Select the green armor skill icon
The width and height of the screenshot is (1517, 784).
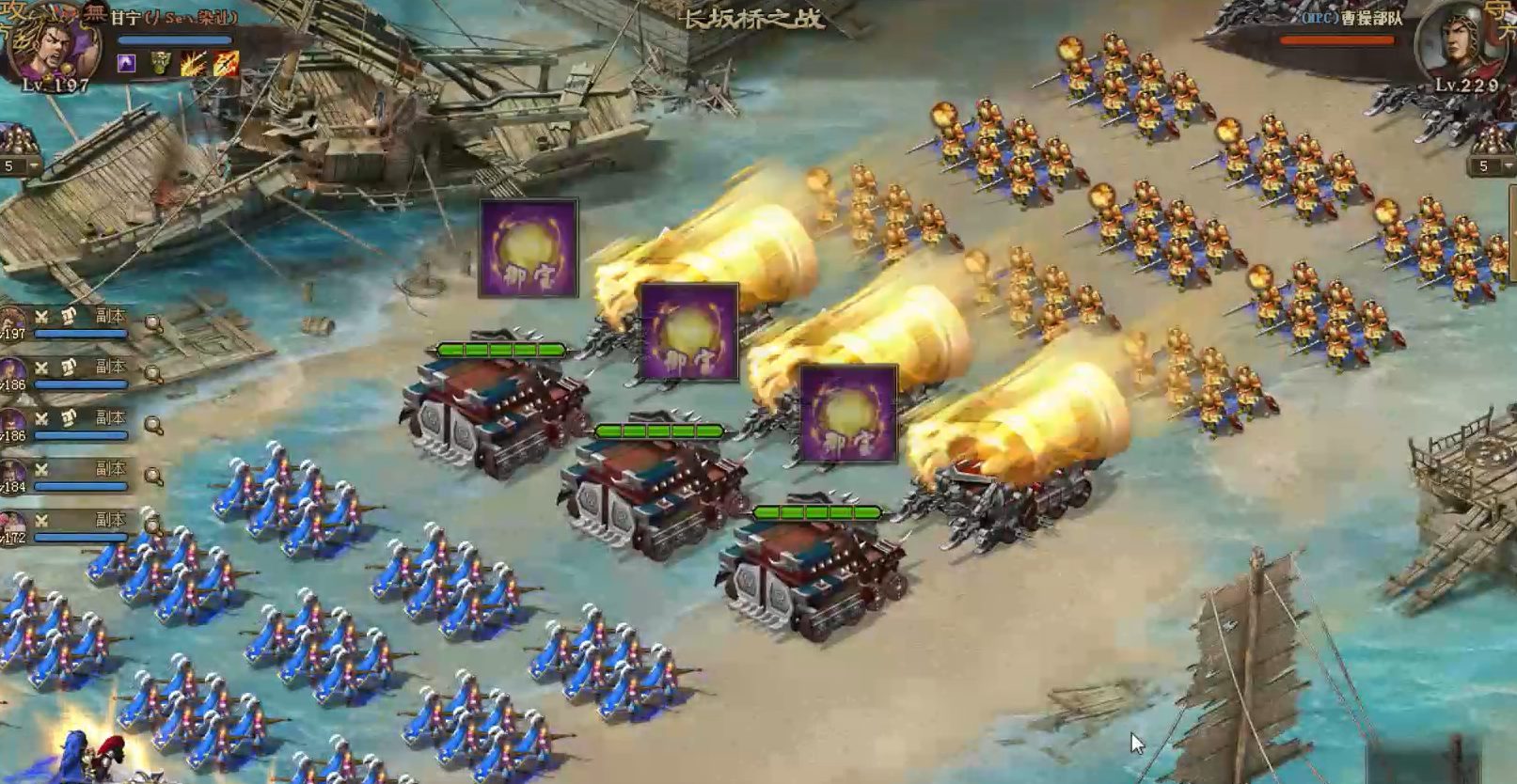click(161, 63)
